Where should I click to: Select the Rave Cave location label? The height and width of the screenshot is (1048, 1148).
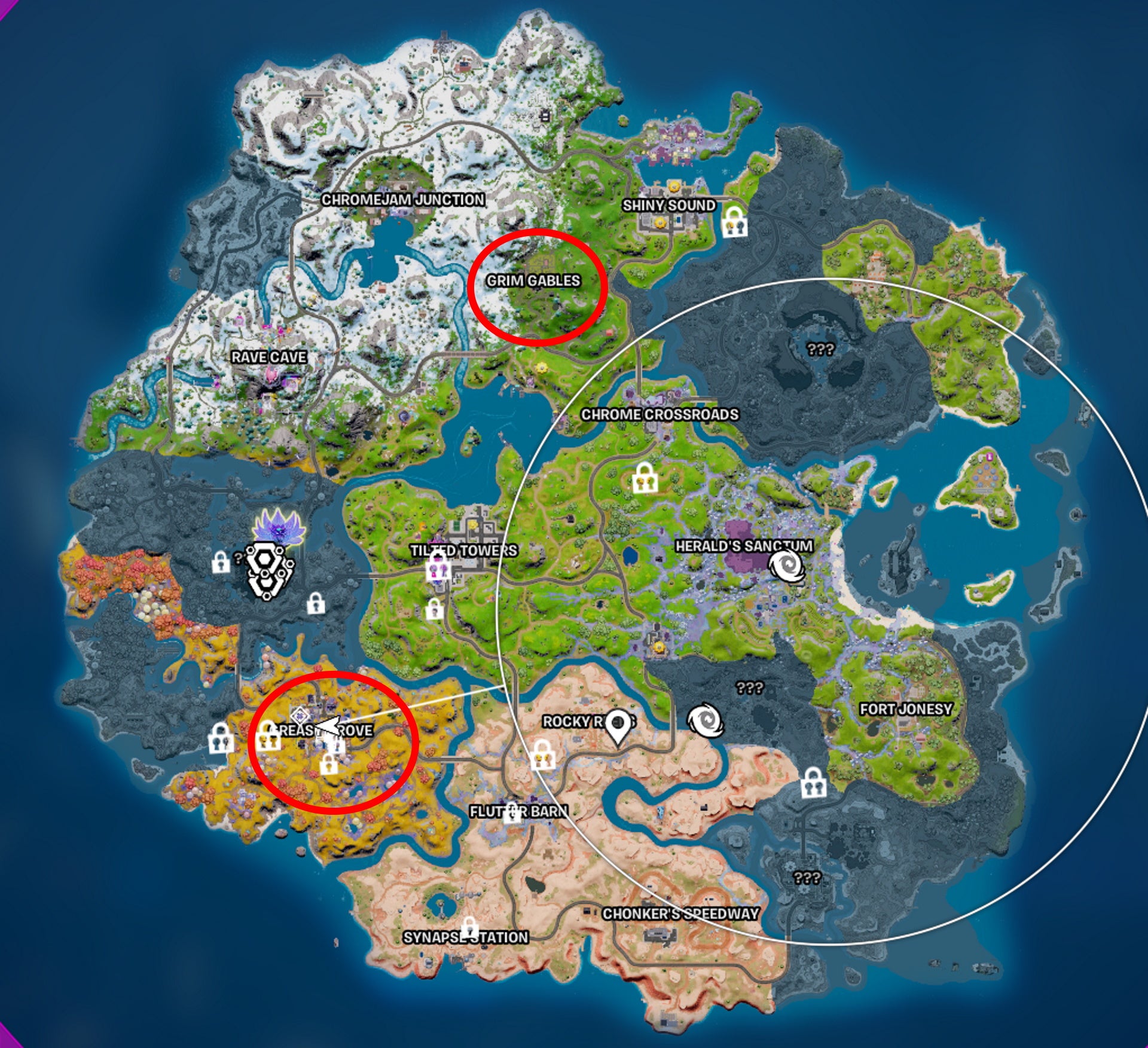(268, 358)
